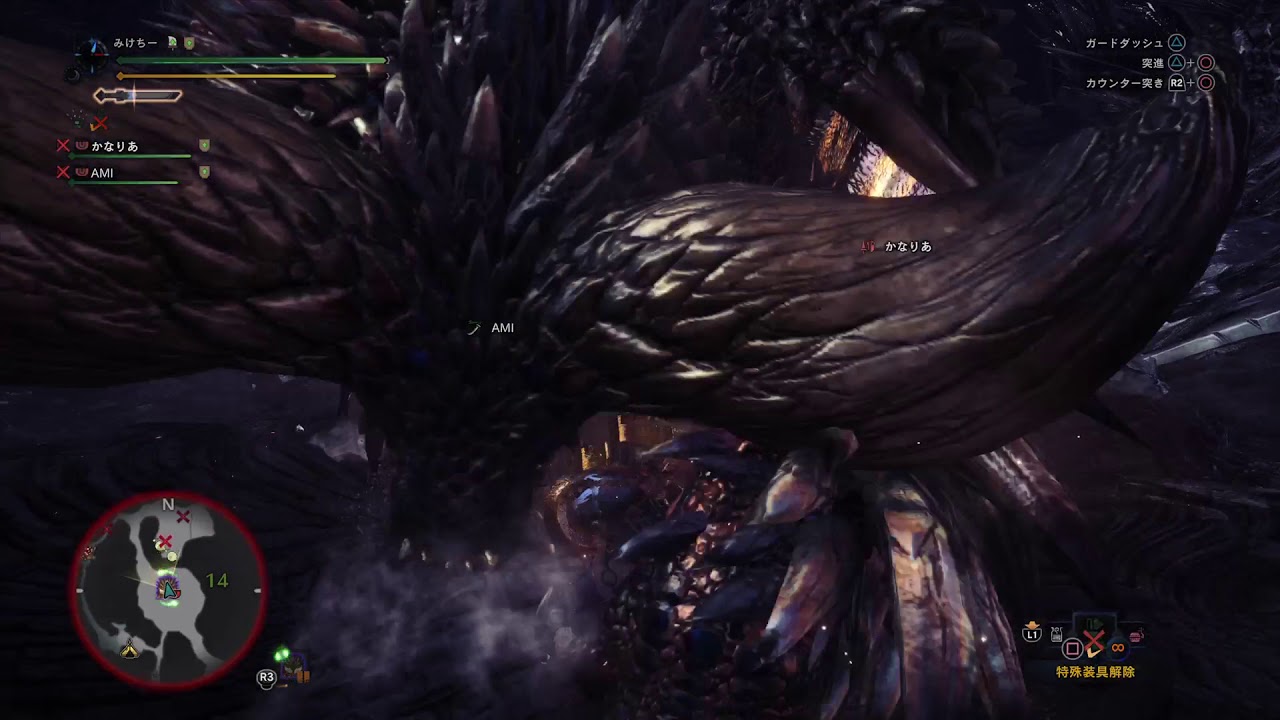The image size is (1280, 720).
Task: Select party member AMI in the party list
Action: 102,173
